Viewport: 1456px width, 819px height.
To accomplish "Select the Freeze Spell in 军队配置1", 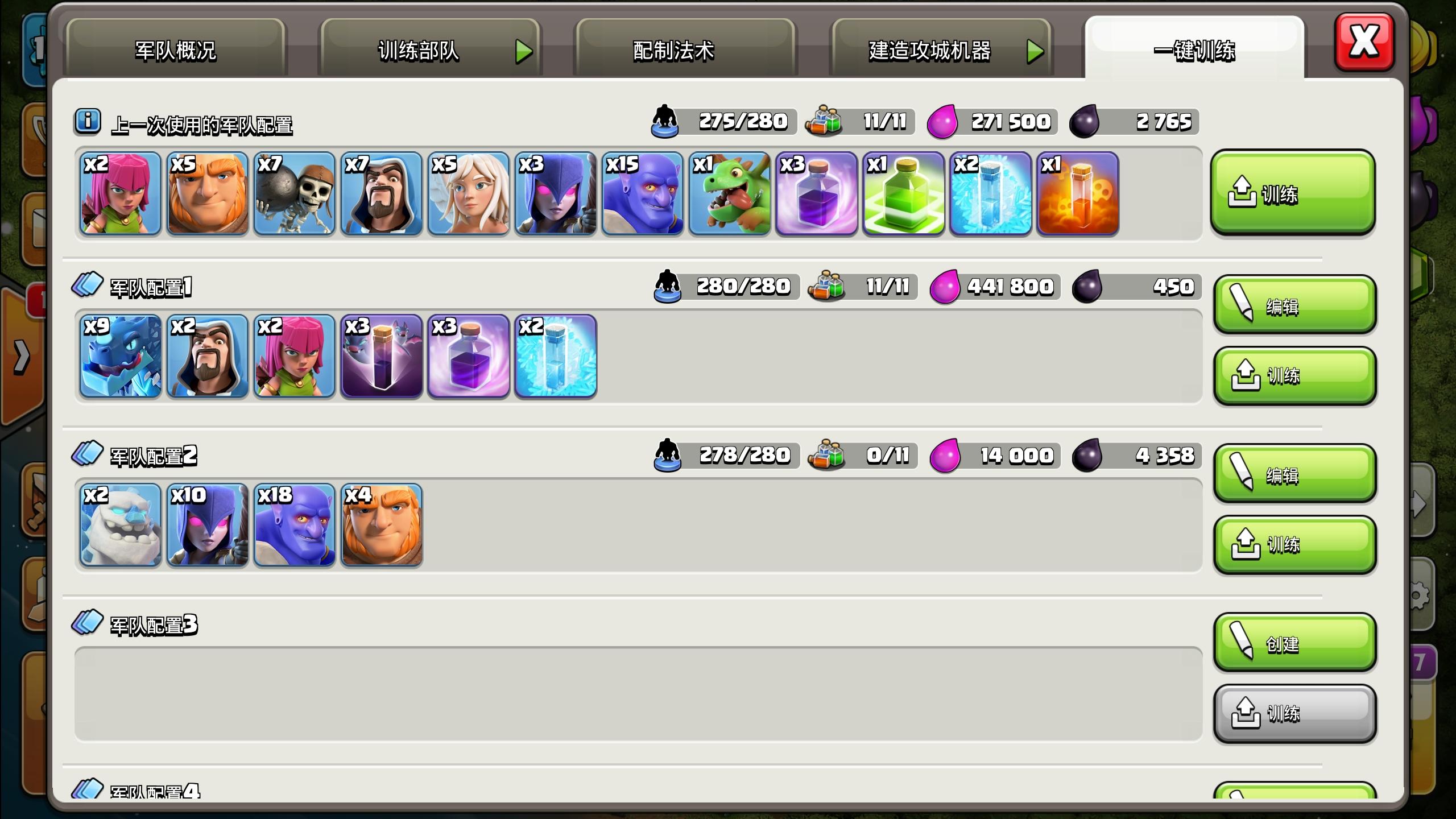I will 555,357.
